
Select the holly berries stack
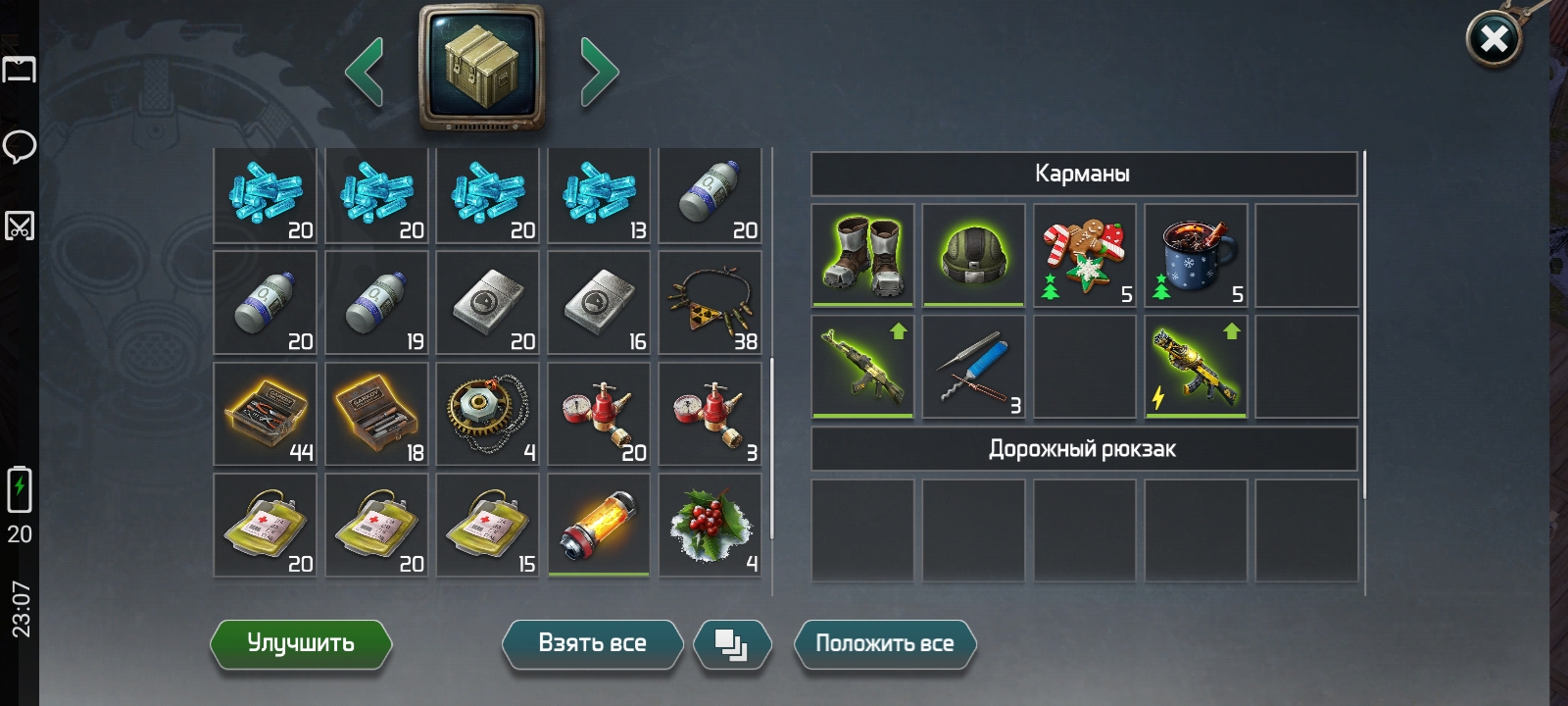click(x=710, y=525)
